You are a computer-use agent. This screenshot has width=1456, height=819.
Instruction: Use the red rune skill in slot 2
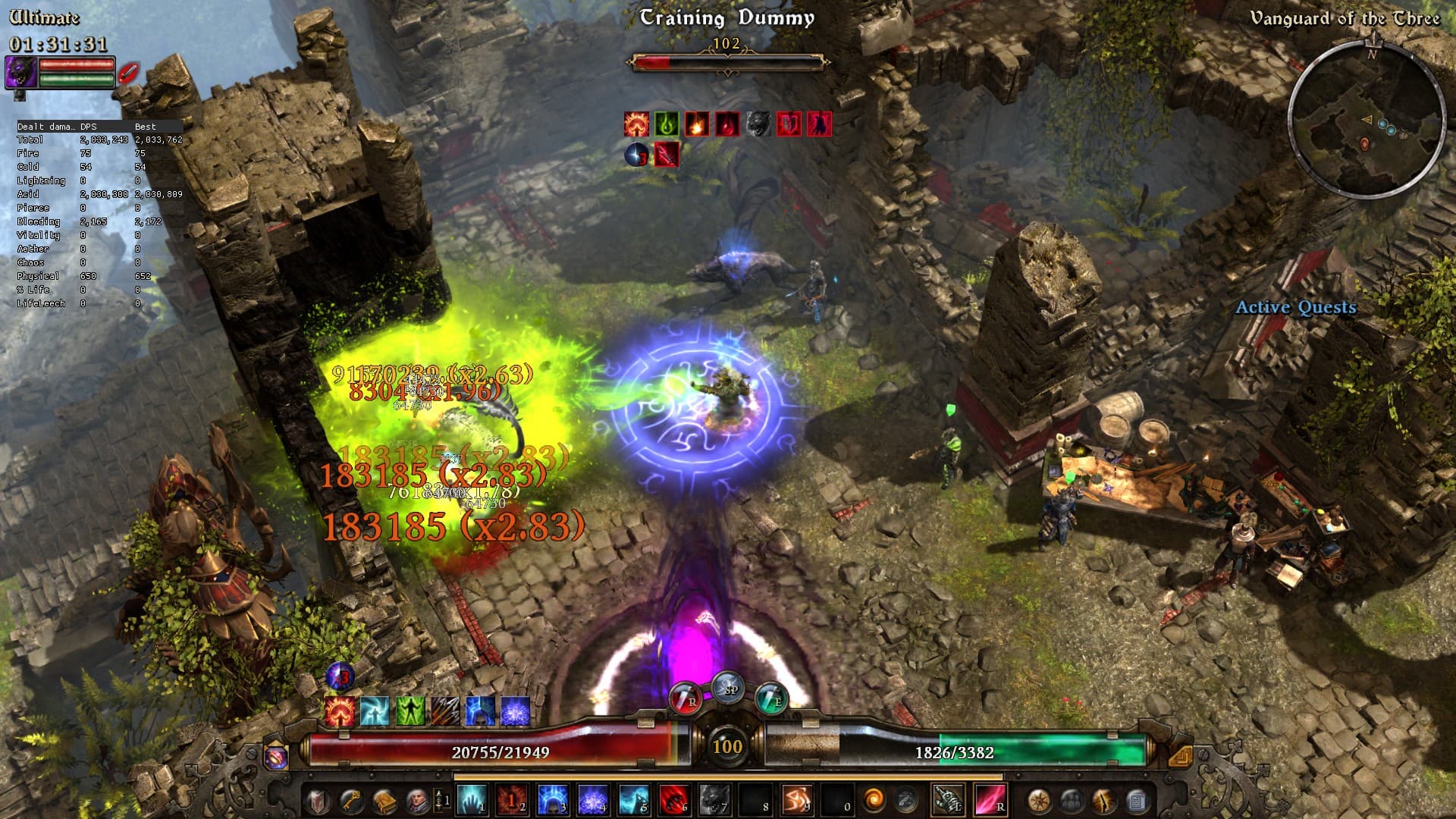tap(512, 800)
